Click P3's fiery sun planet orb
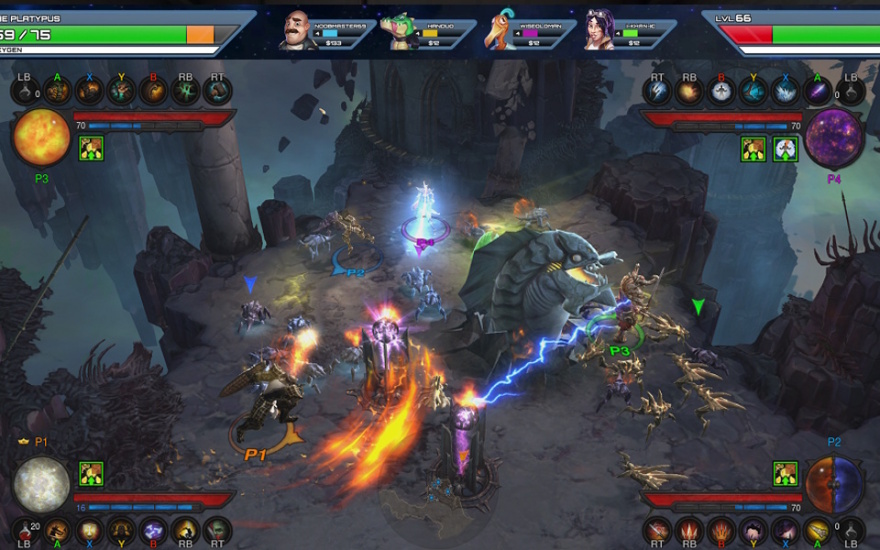Viewport: 880px width, 550px height. point(41,137)
